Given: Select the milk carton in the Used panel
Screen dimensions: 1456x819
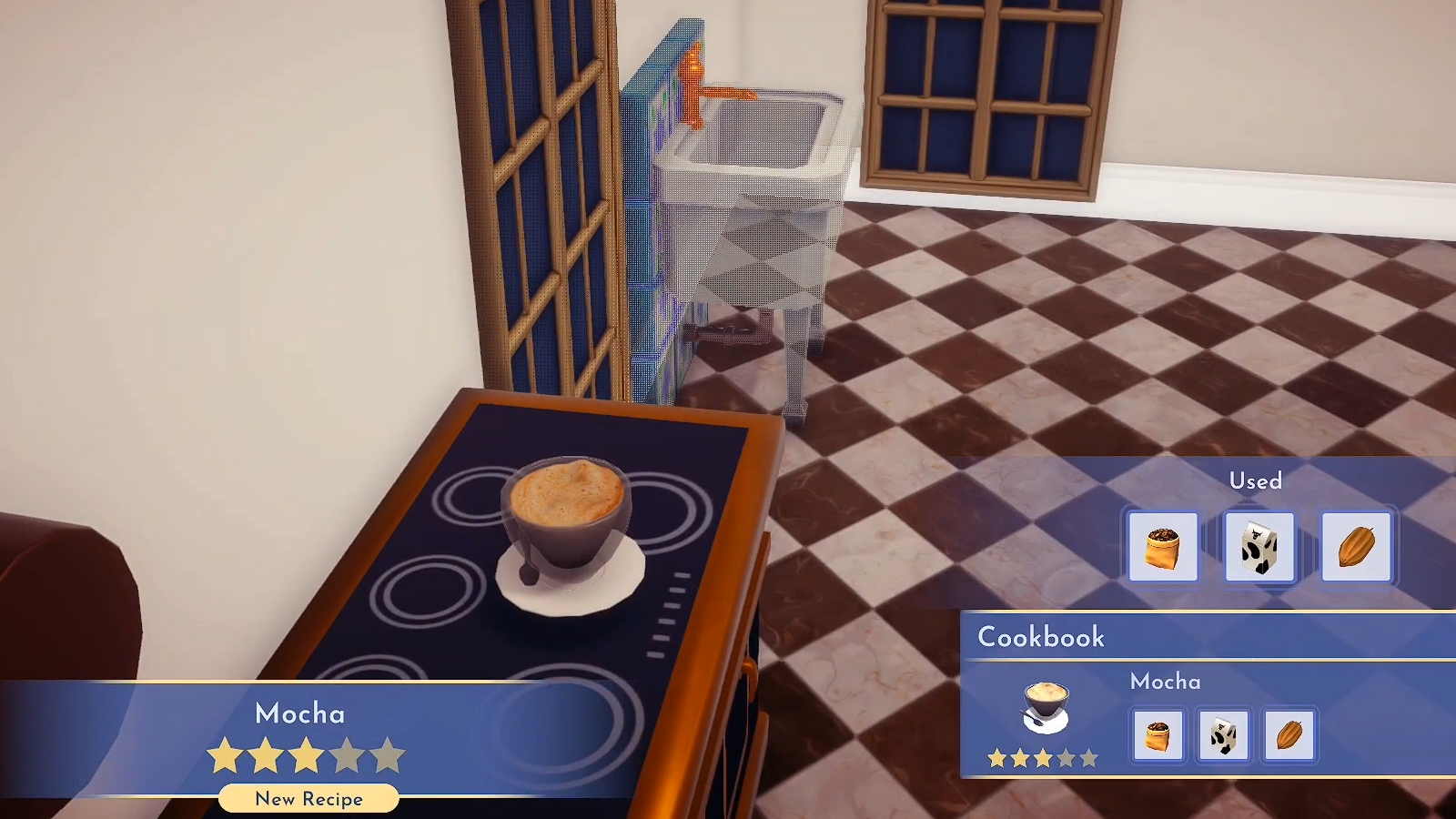Looking at the screenshot, I should click(1260, 548).
